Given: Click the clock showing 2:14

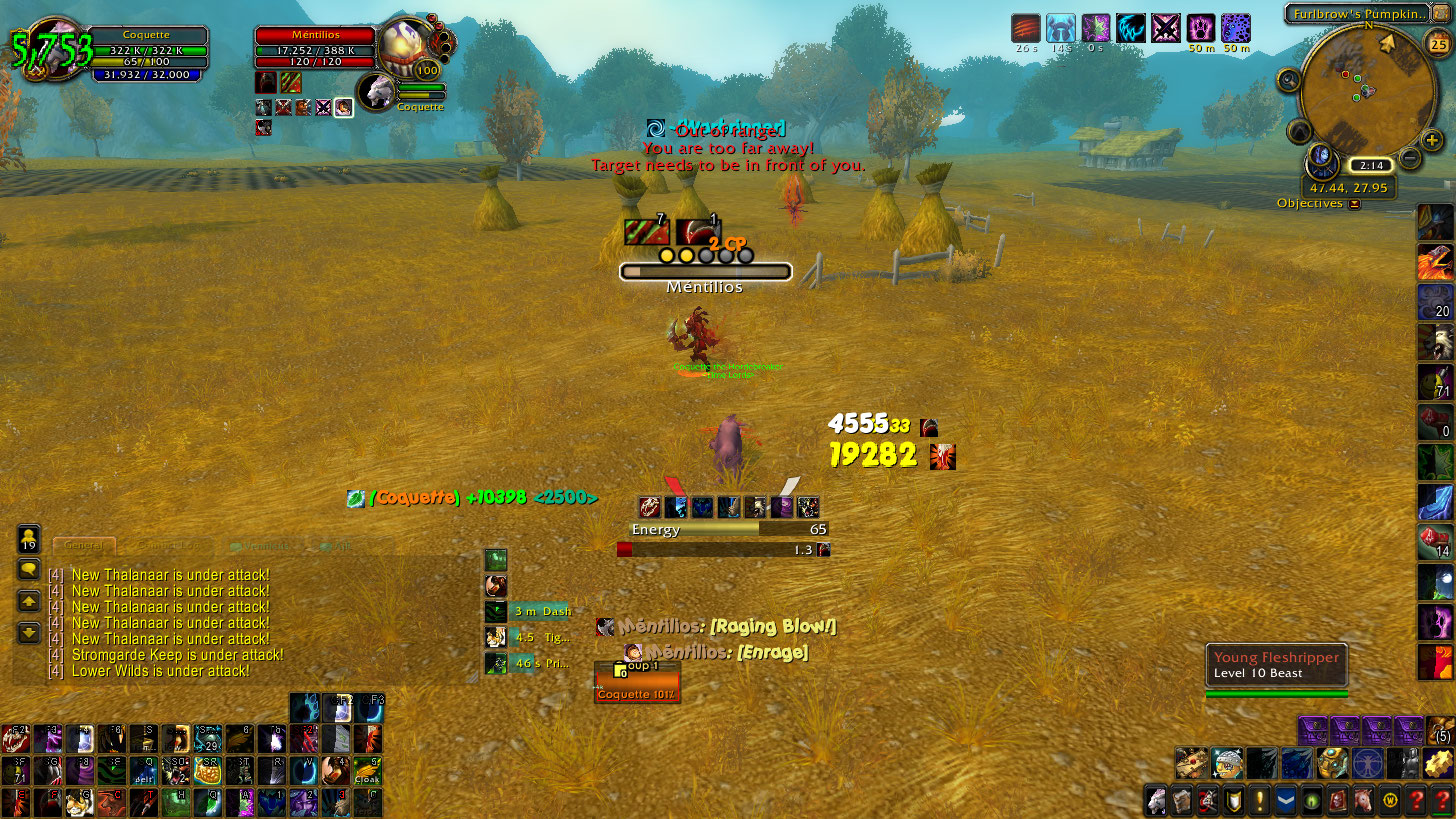Looking at the screenshot, I should coord(1369,166).
